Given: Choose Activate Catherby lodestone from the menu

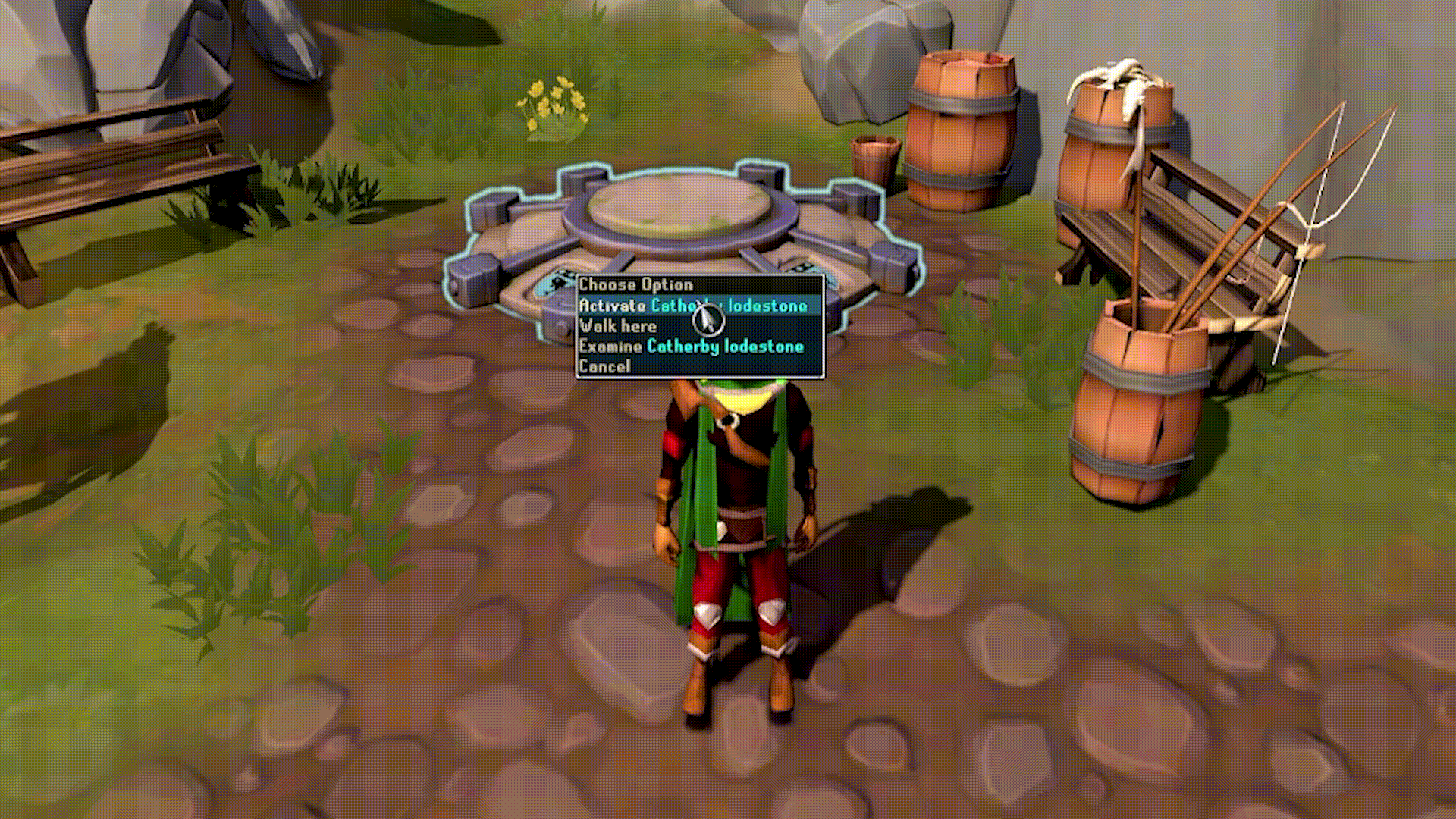Looking at the screenshot, I should [694, 306].
